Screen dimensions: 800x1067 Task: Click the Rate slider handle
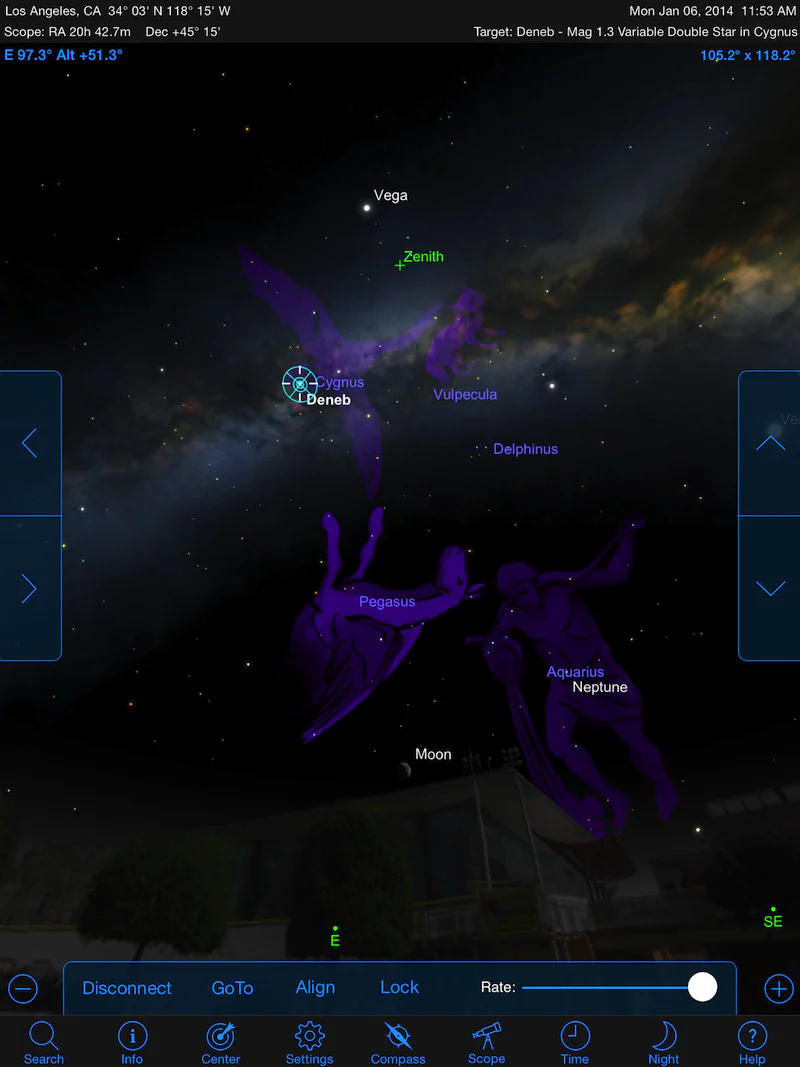[703, 987]
